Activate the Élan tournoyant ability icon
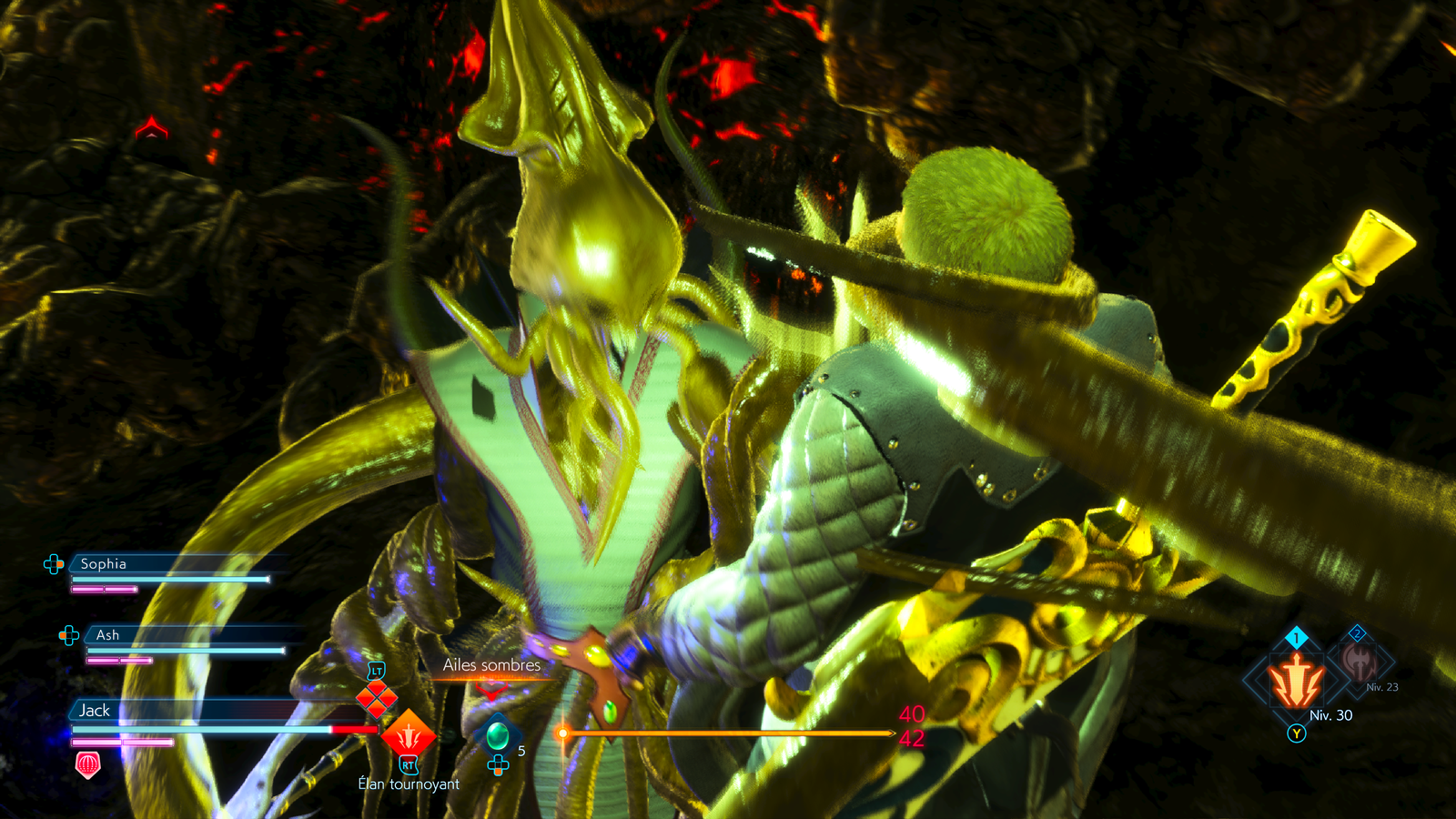The image size is (1456, 819). click(408, 733)
